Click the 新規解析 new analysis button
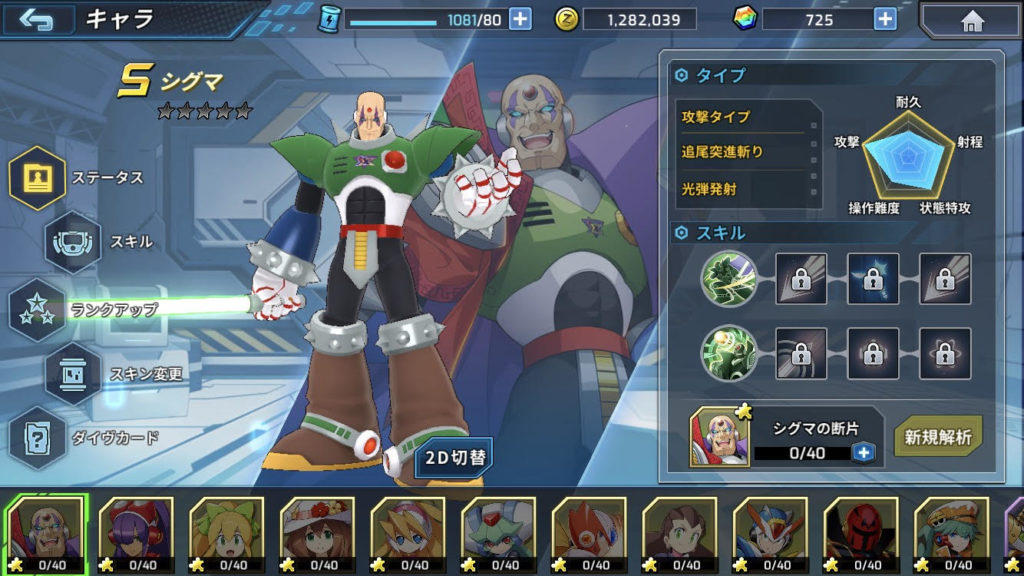The image size is (1024, 576). (x=938, y=437)
